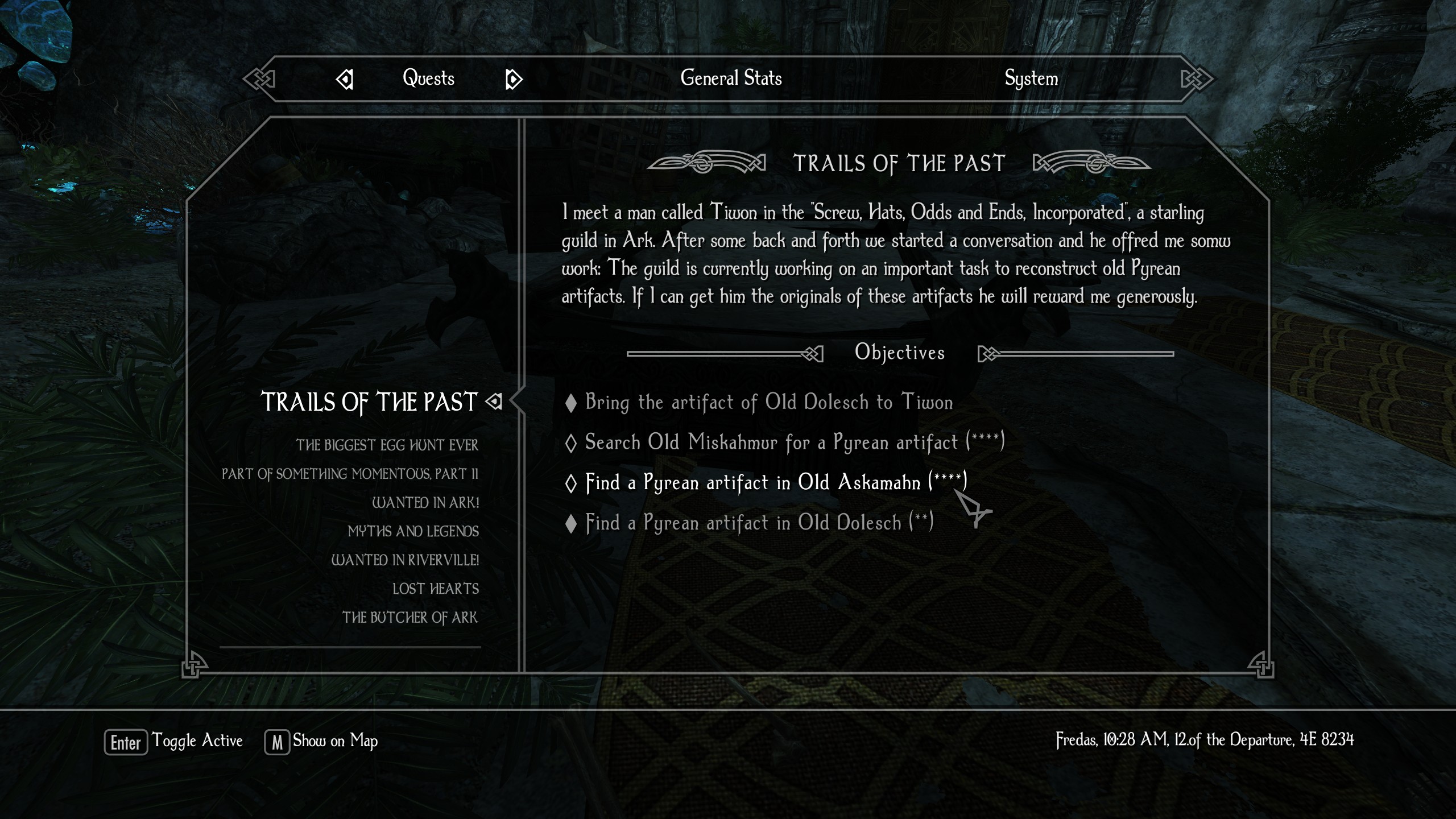This screenshot has width=1456, height=819.
Task: Pick the Wanted in Riverville! quest
Action: pyautogui.click(x=405, y=560)
